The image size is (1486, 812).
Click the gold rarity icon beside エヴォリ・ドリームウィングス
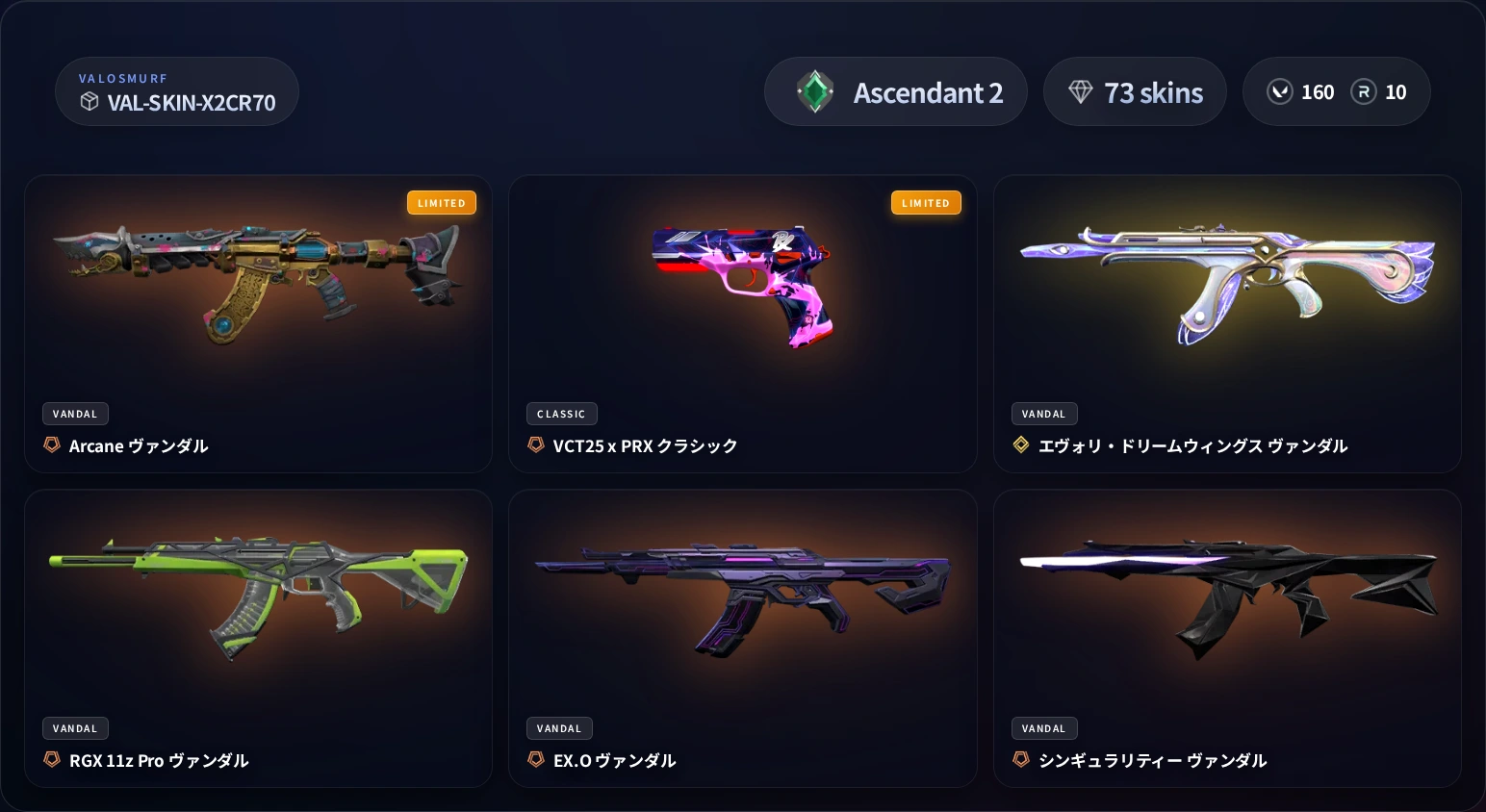coord(1020,445)
